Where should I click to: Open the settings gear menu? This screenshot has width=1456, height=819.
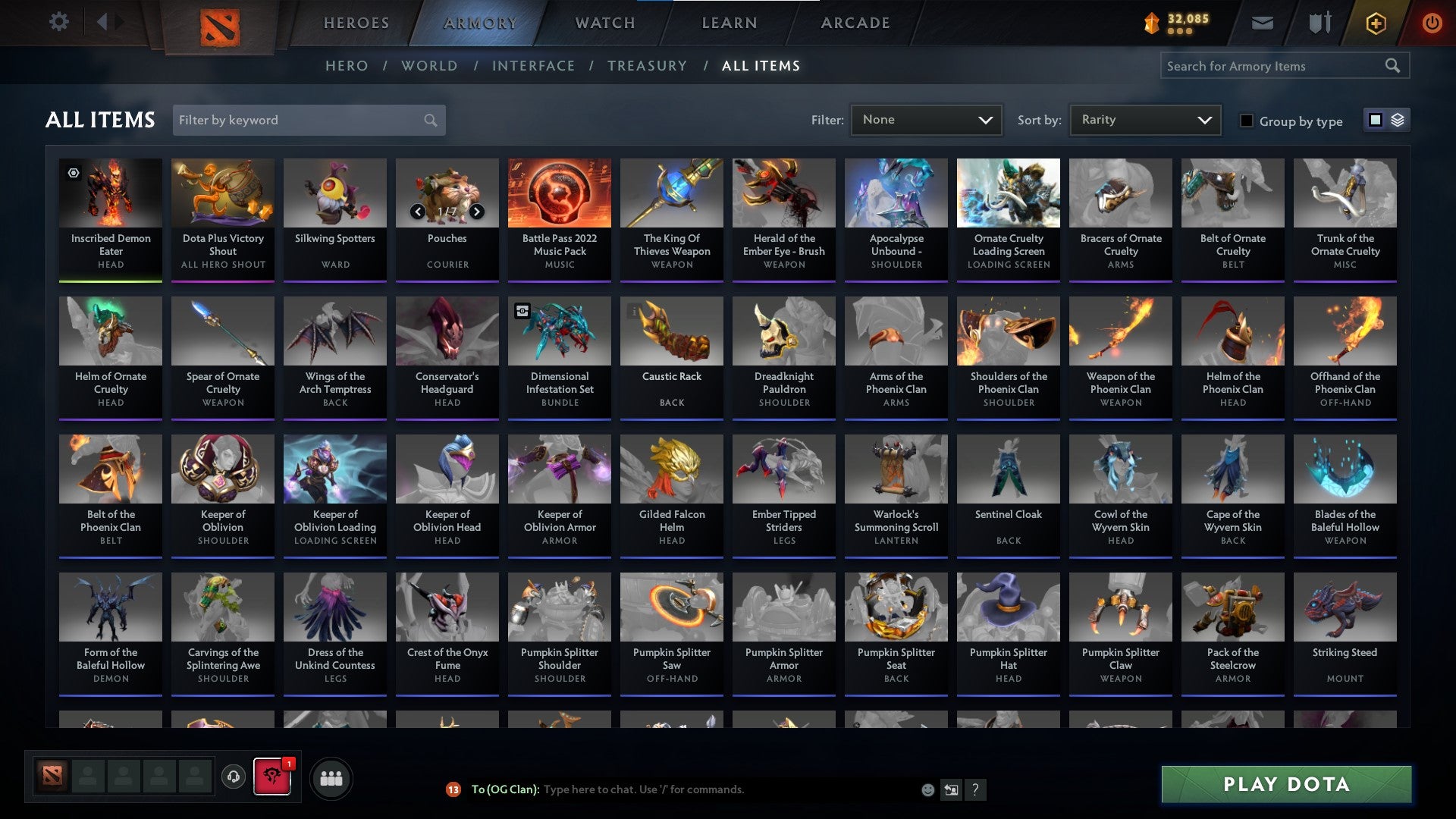pyautogui.click(x=58, y=22)
